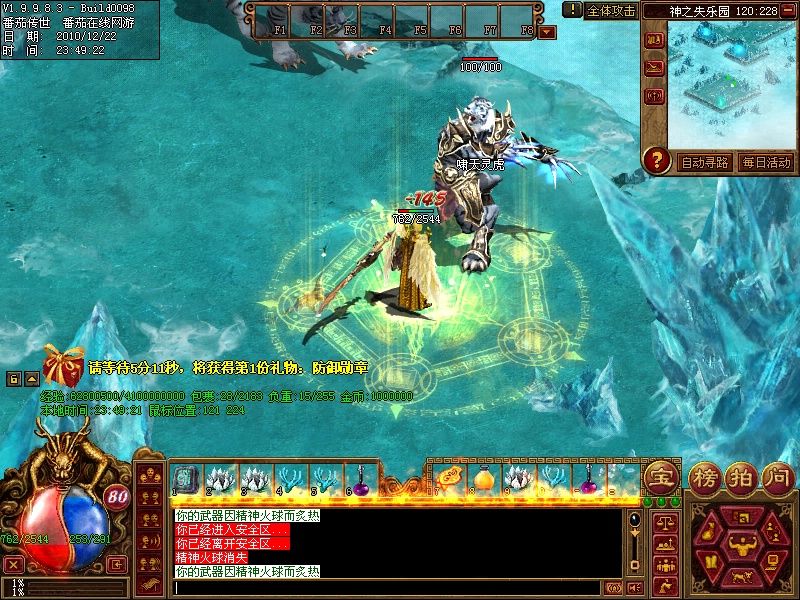Open the 拍 auction button

coord(742,476)
